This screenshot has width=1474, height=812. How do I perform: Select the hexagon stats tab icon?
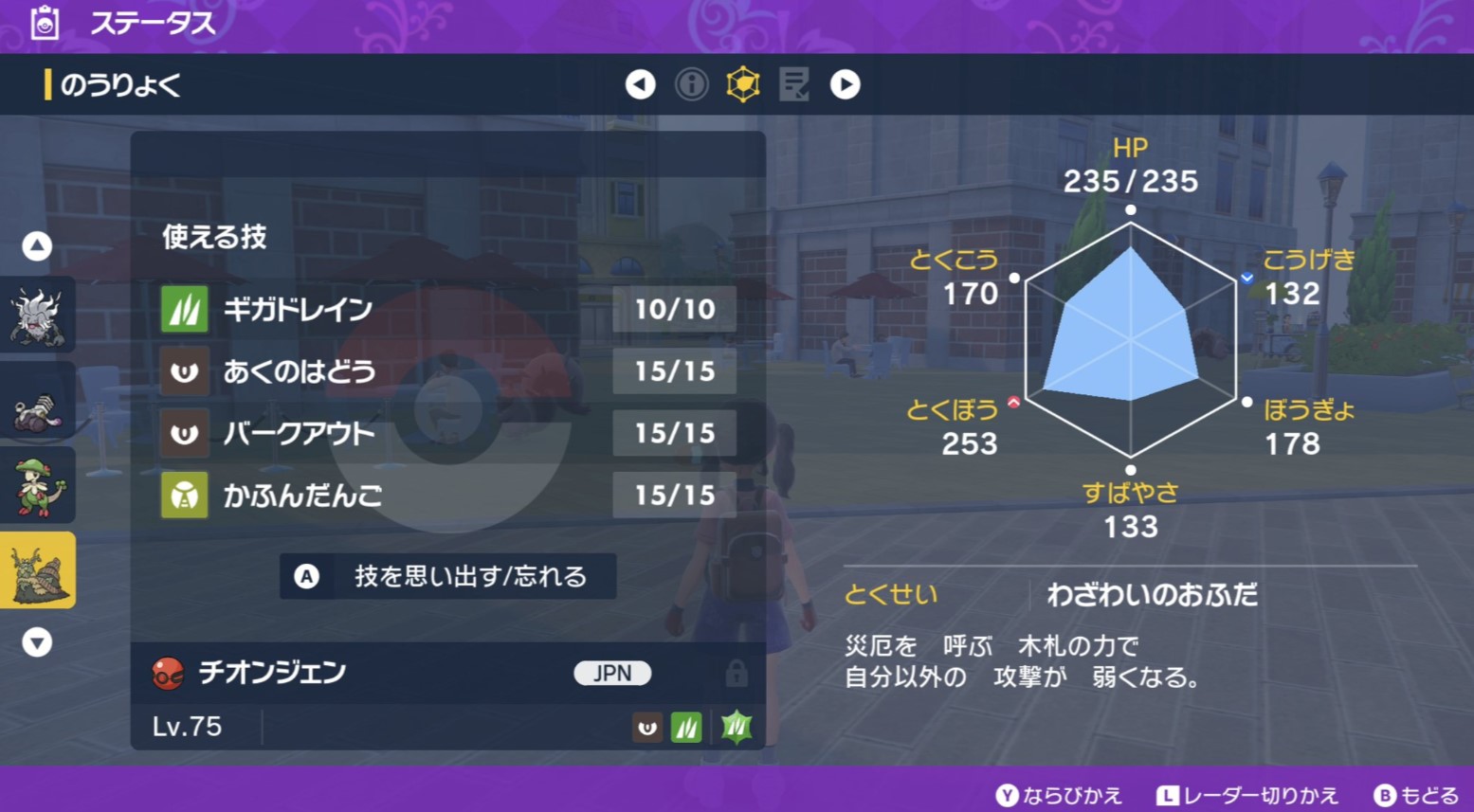(743, 85)
